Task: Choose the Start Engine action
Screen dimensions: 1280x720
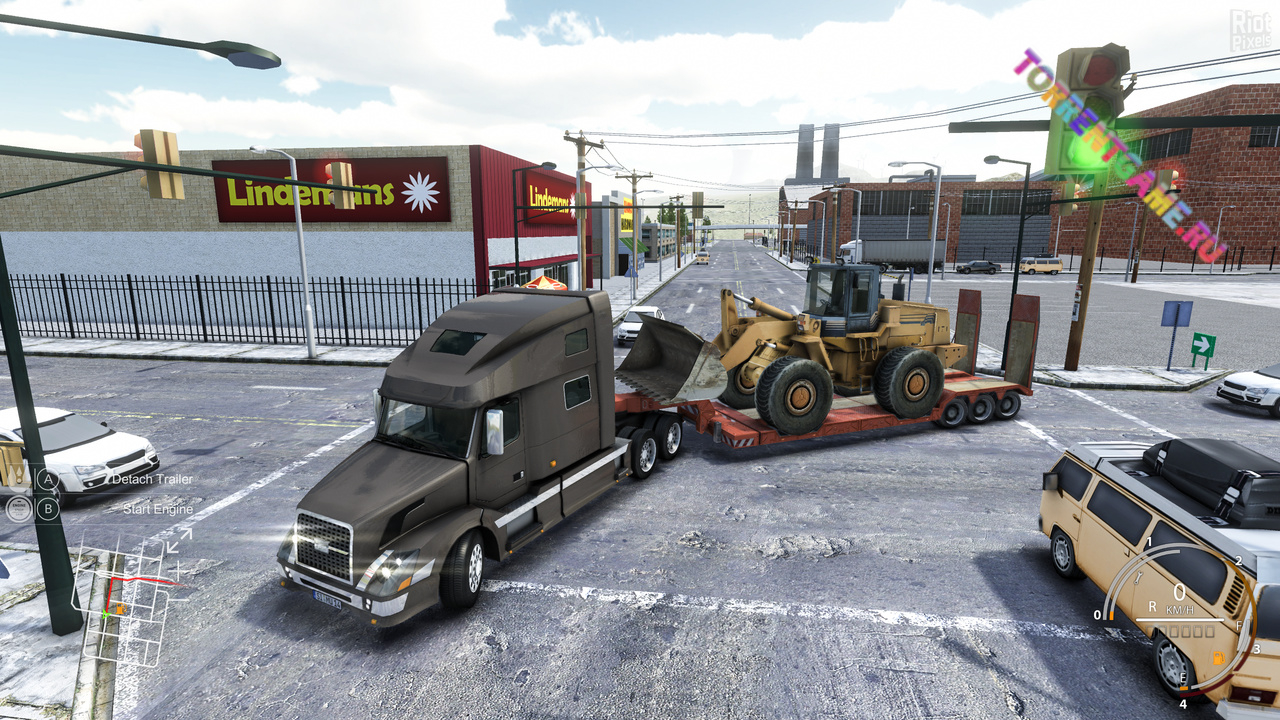Action: [158, 509]
